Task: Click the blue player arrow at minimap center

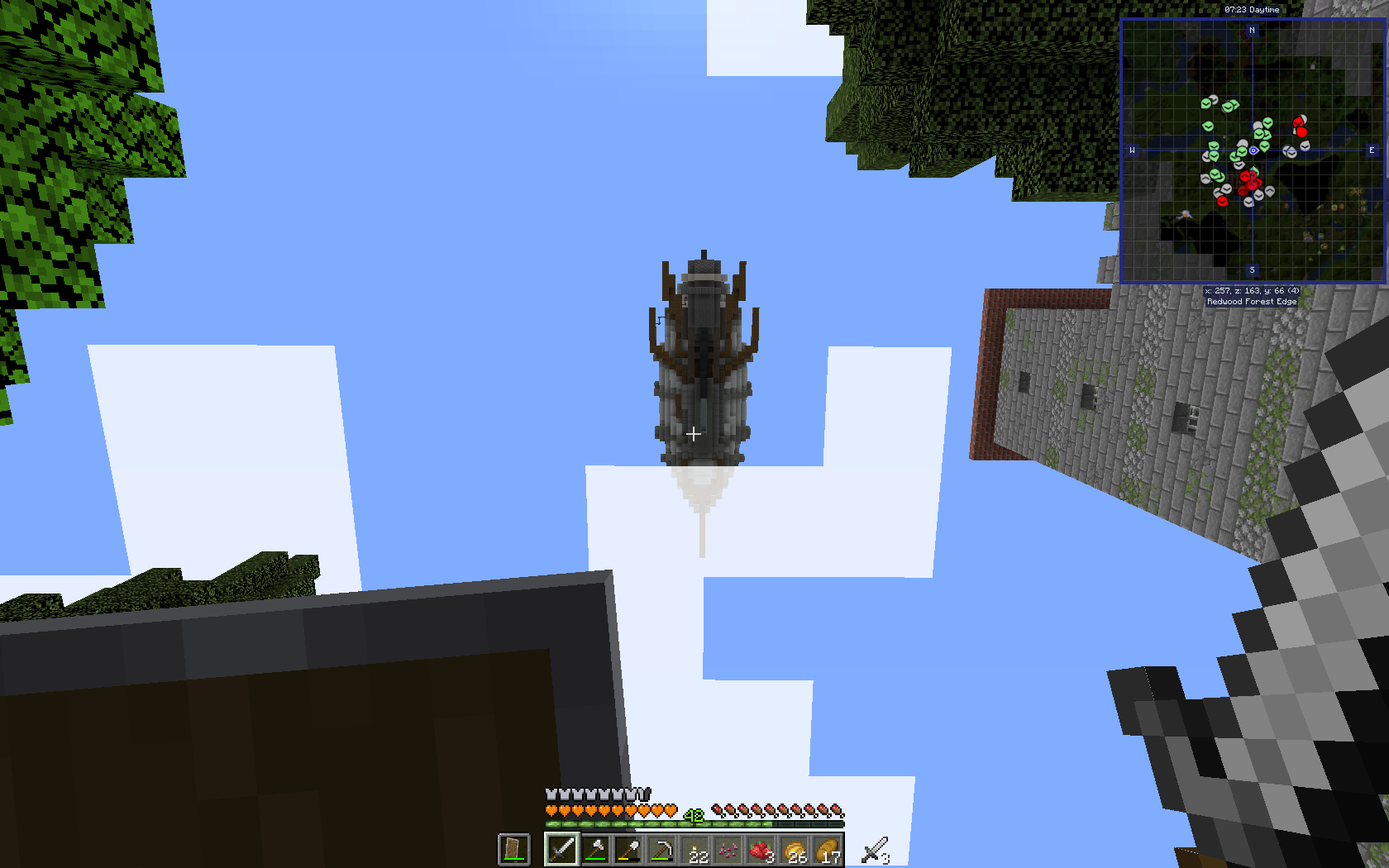Action: pos(1253,150)
